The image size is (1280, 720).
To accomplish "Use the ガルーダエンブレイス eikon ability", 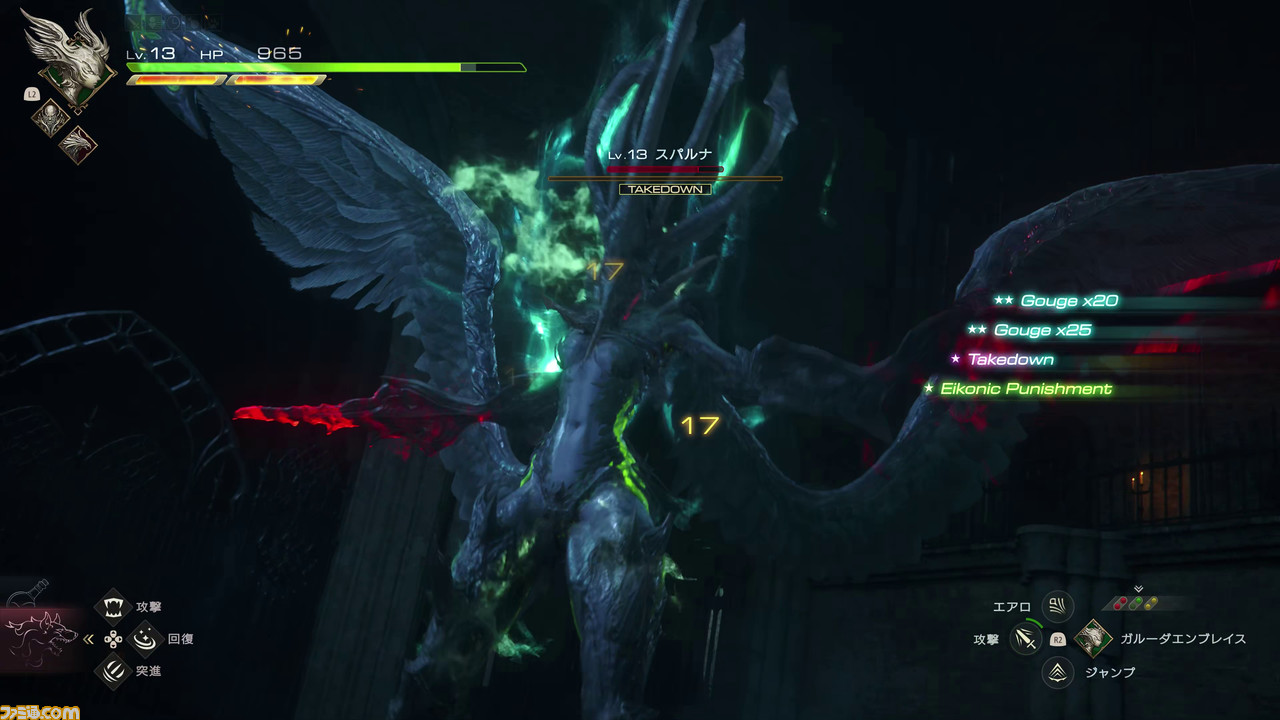I will pos(1094,638).
